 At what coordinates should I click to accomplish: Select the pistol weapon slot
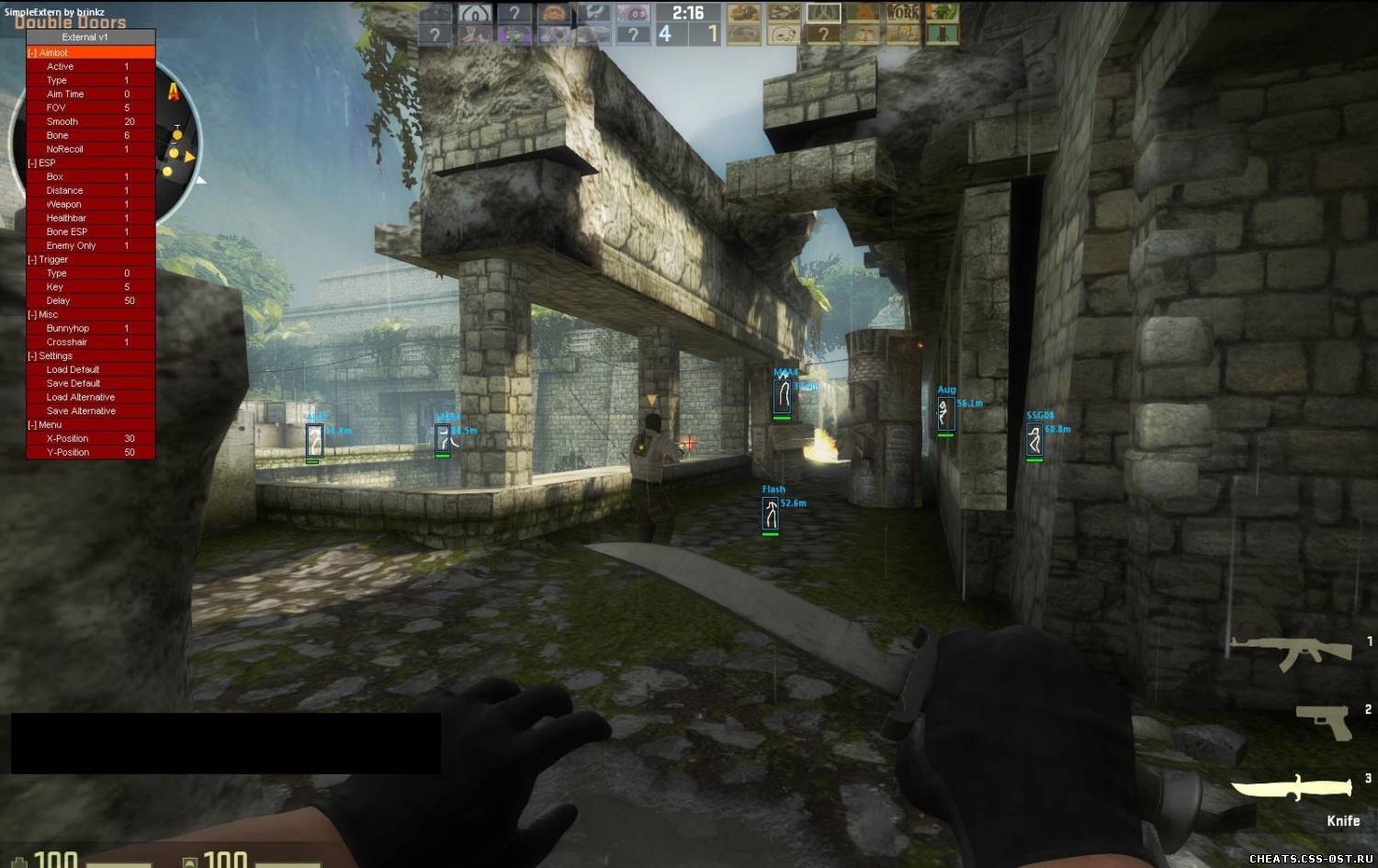point(1324,722)
